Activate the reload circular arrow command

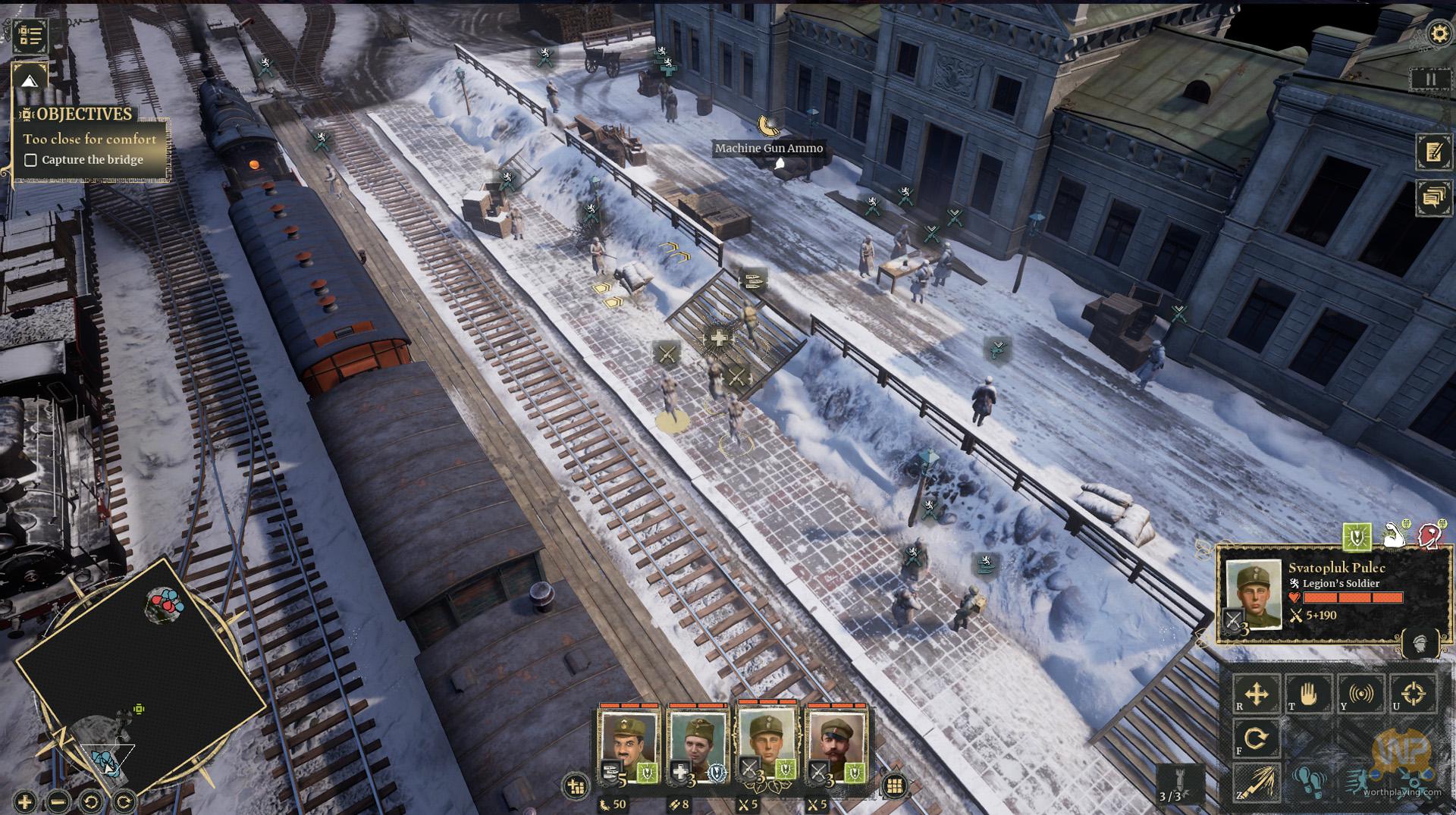click(x=1257, y=738)
